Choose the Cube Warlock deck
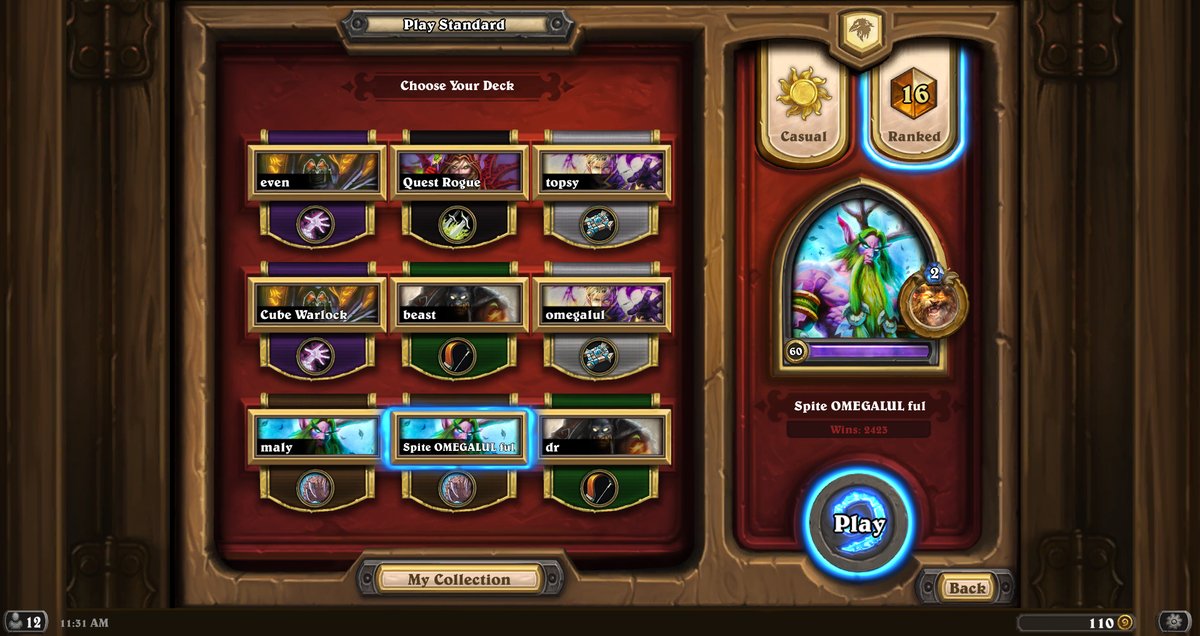Screen dimensions: 1200x636 click(x=317, y=304)
